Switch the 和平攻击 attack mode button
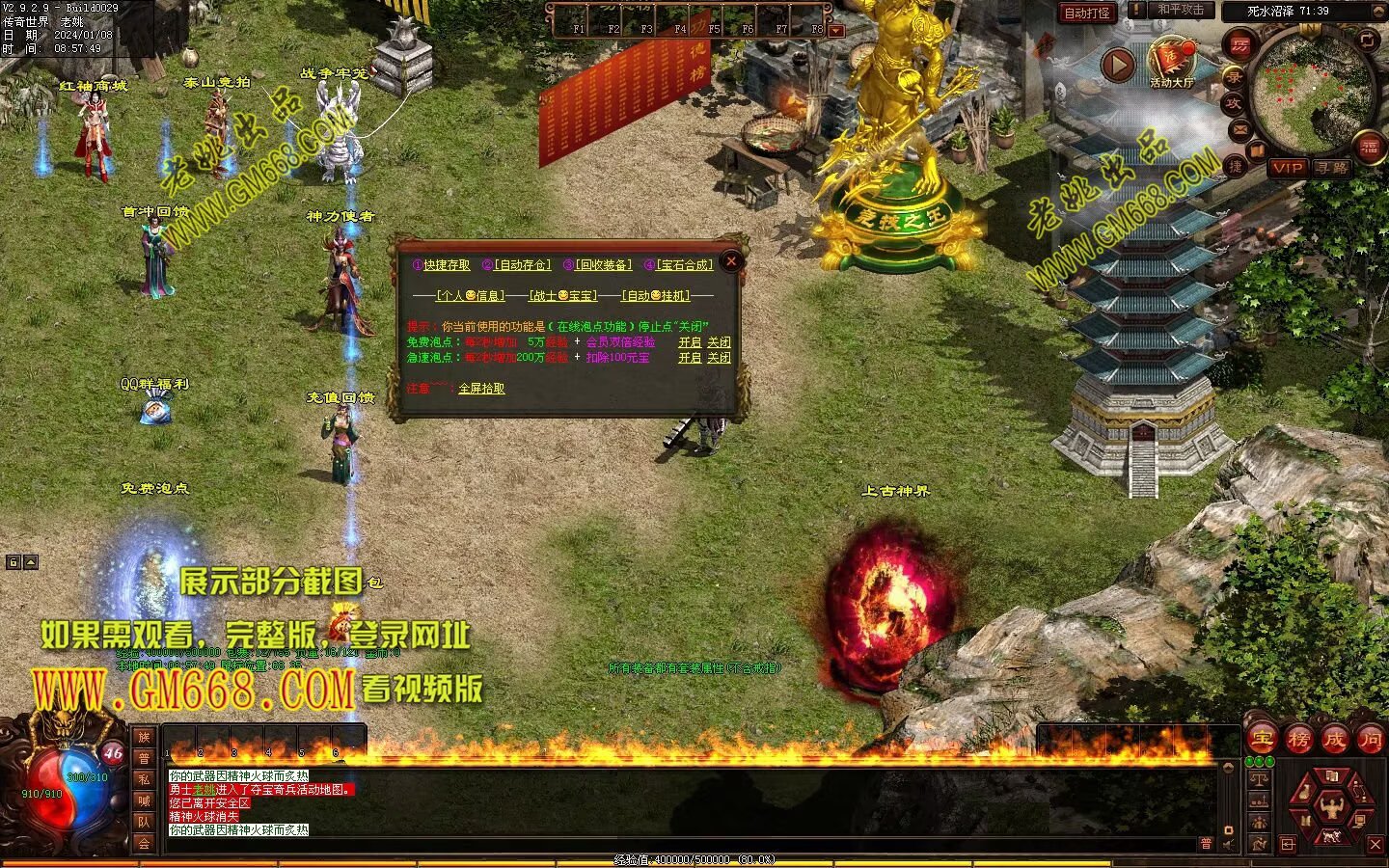The width and height of the screenshot is (1389, 868). click(1181, 11)
